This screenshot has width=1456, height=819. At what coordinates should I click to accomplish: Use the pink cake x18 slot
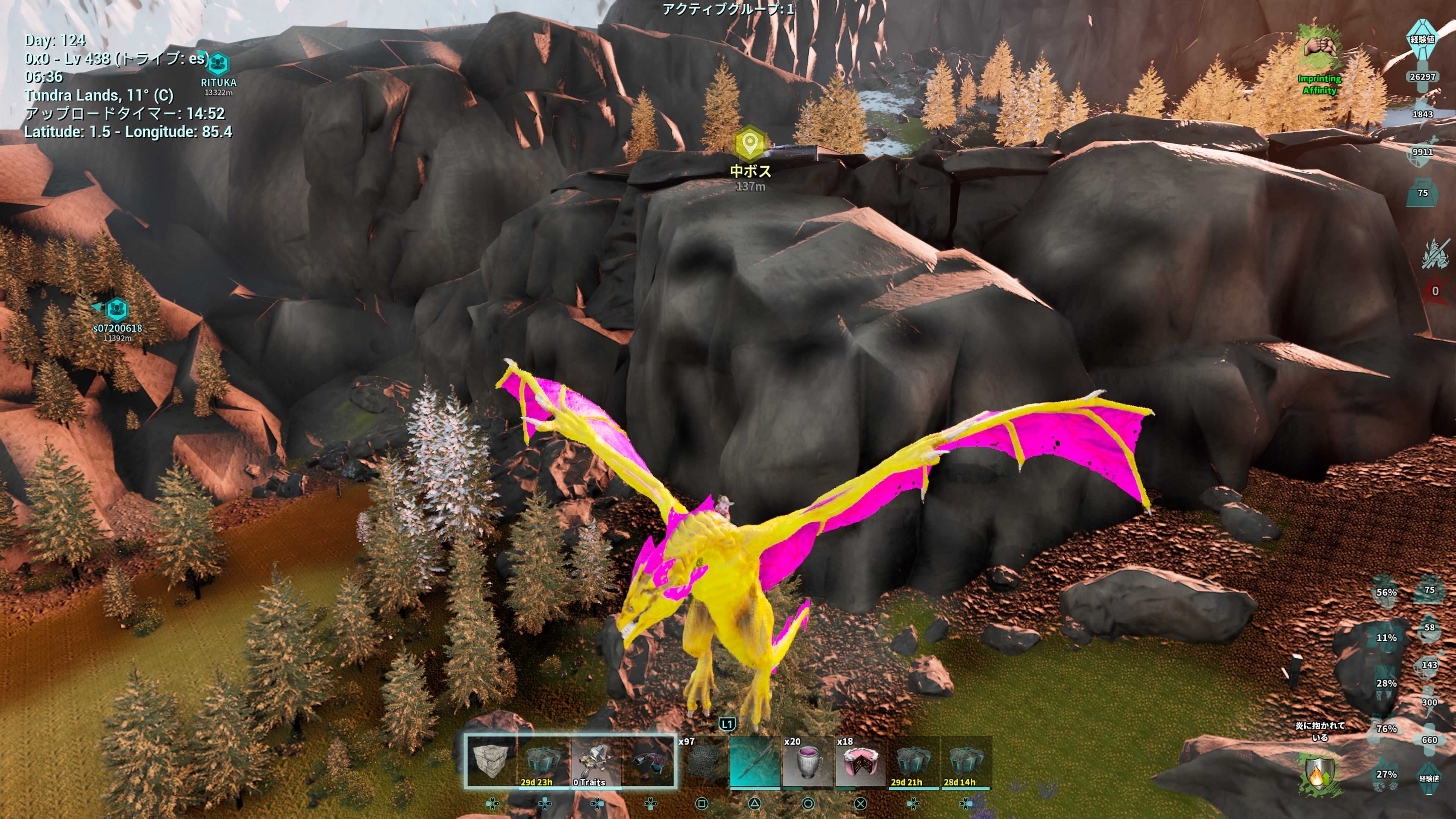860,760
